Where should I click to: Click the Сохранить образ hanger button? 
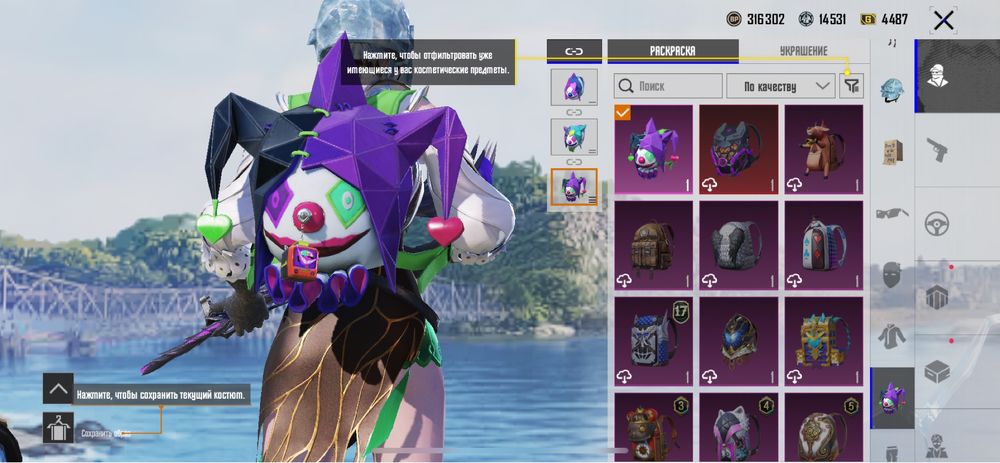pos(59,428)
